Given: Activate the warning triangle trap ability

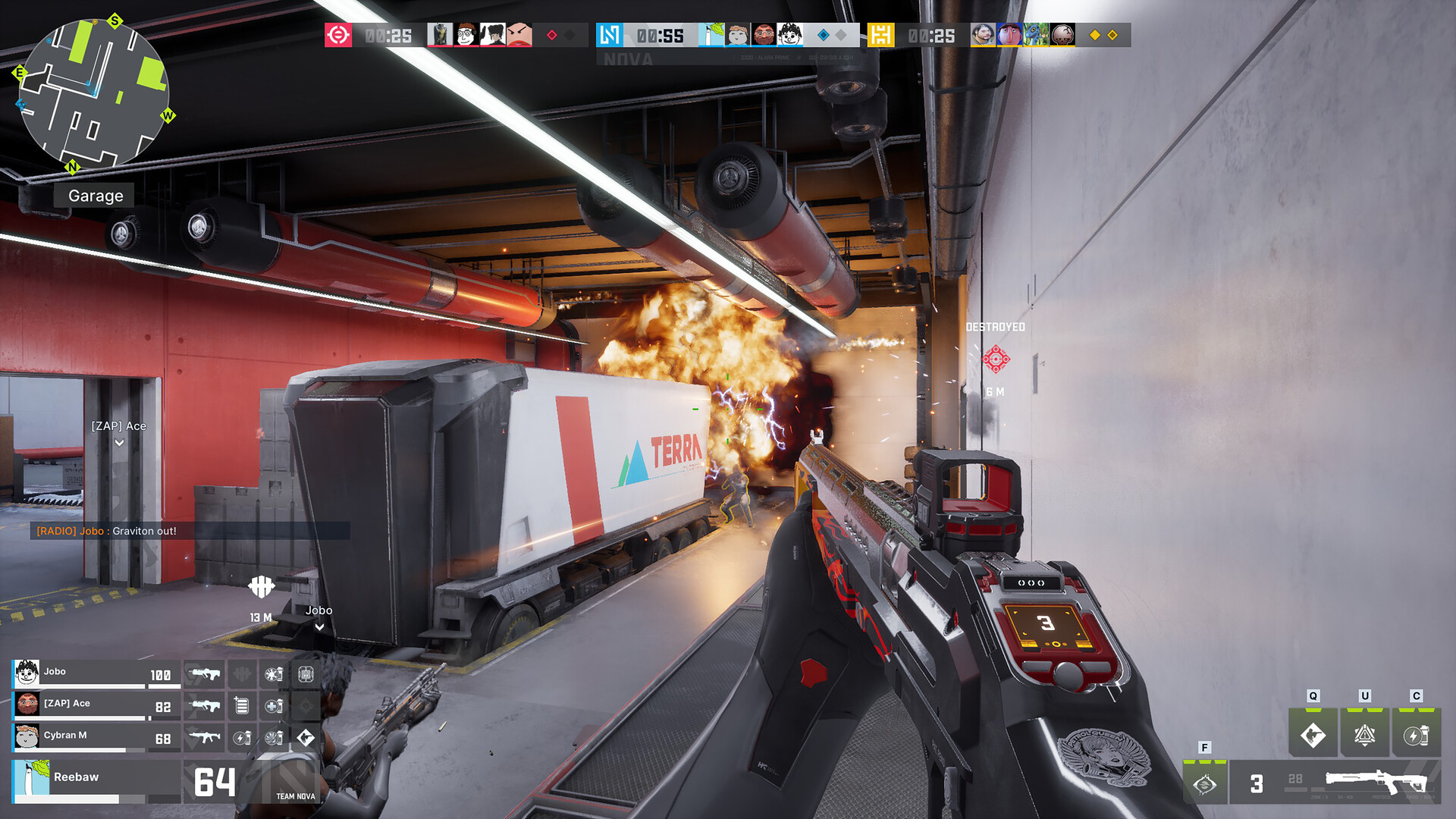Looking at the screenshot, I should pyautogui.click(x=1364, y=735).
